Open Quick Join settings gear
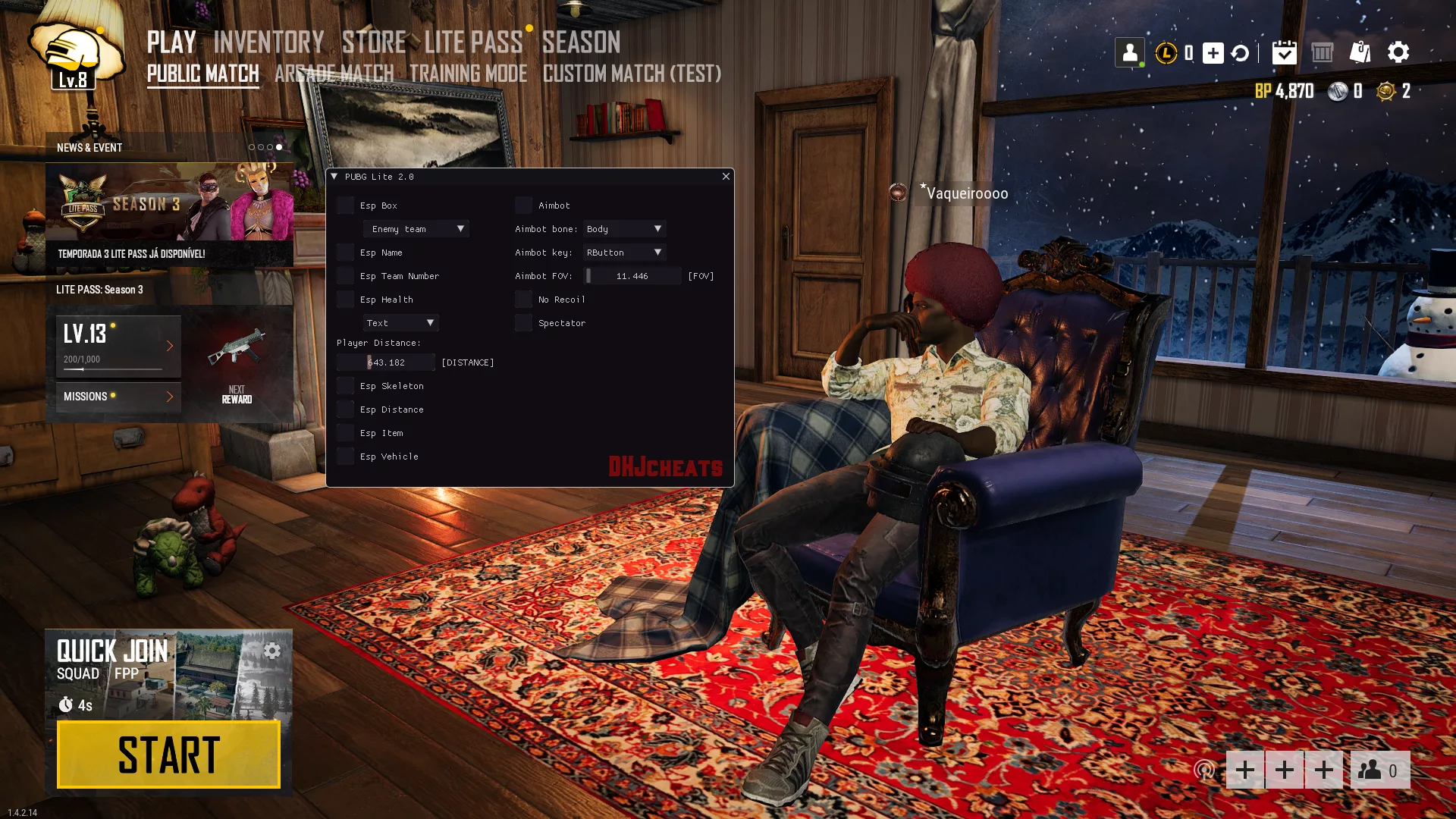Screen dimensions: 1456x819 [272, 651]
